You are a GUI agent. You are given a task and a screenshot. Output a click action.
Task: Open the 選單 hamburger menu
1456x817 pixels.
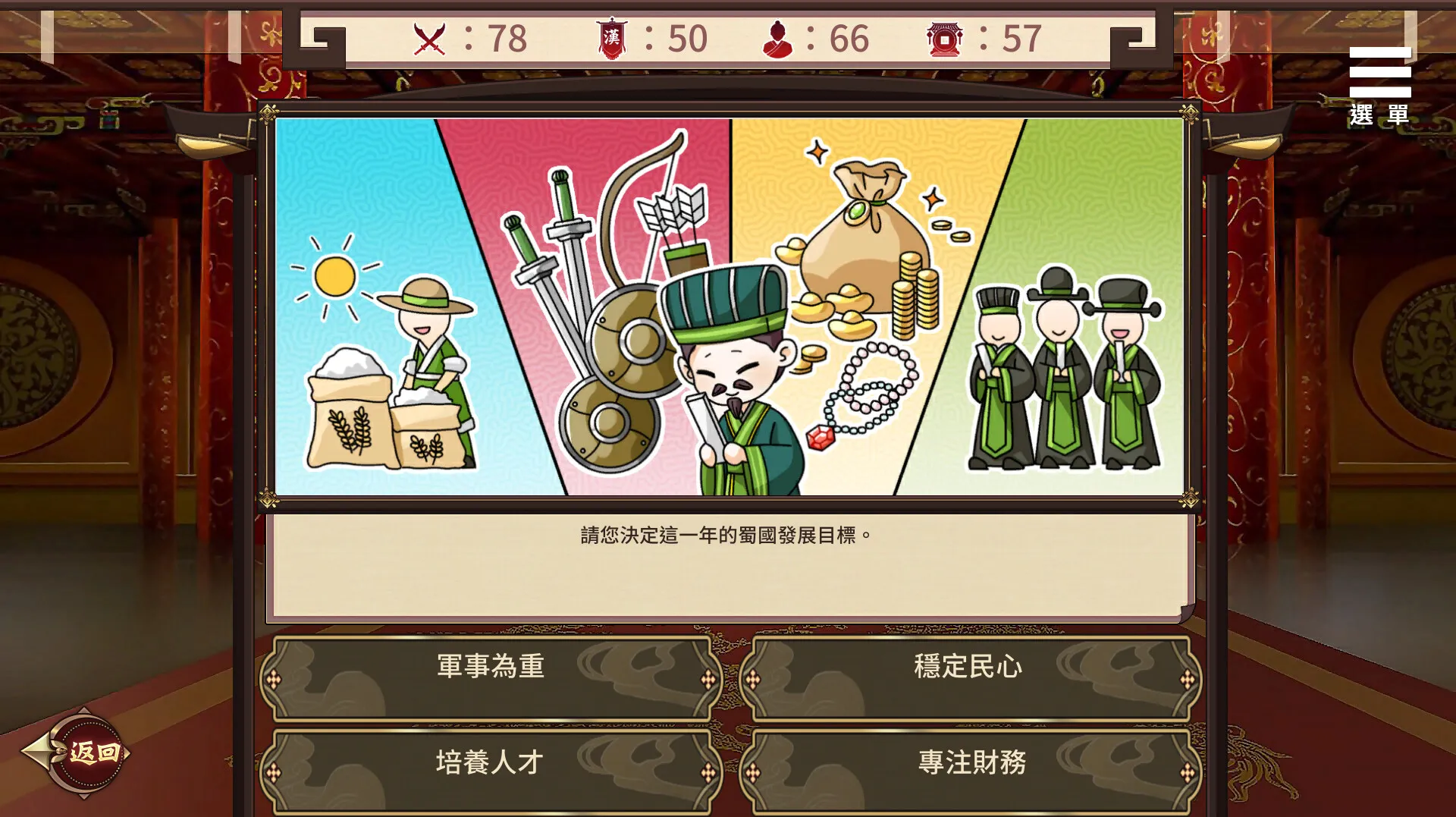(x=1379, y=72)
